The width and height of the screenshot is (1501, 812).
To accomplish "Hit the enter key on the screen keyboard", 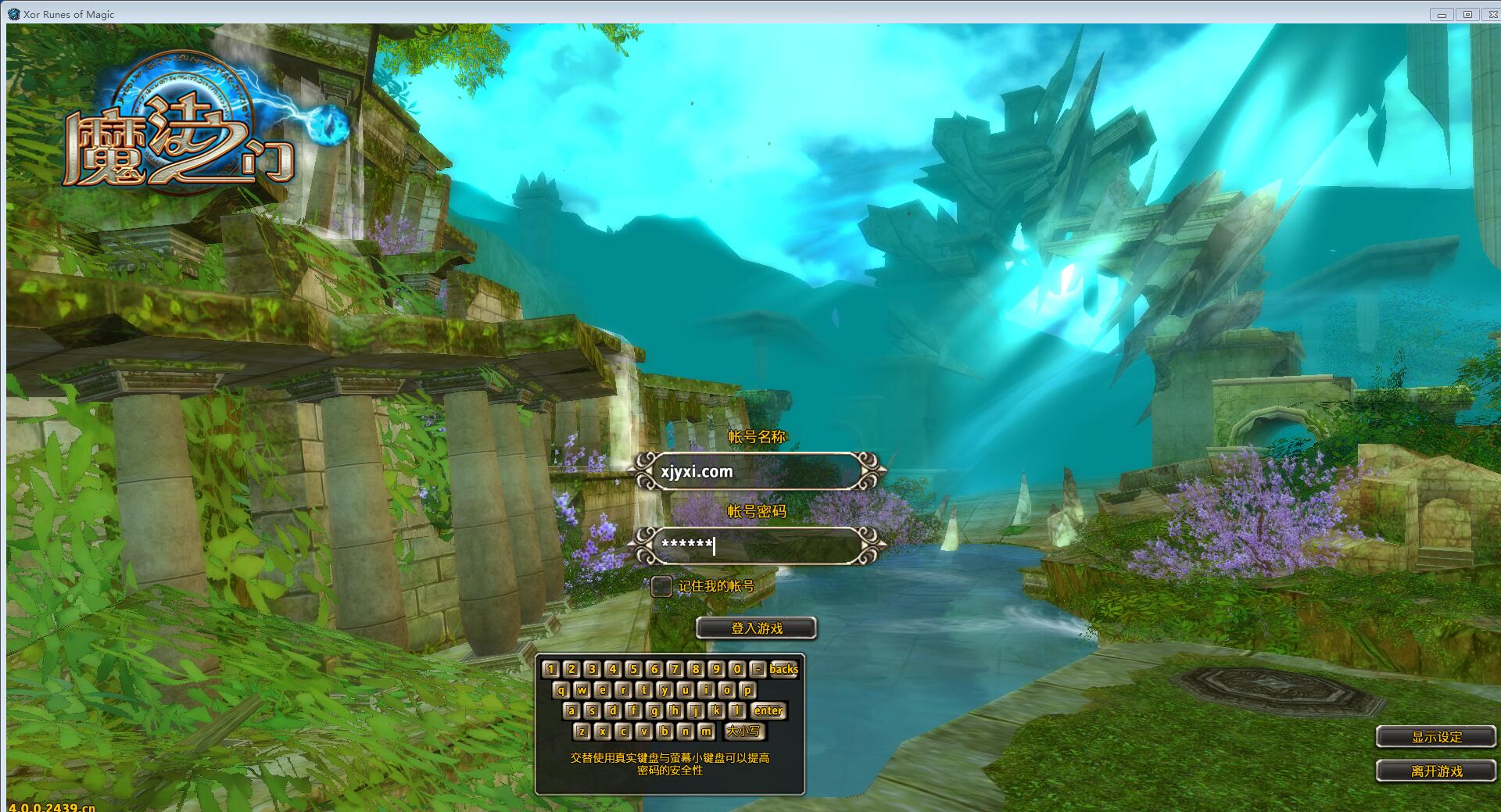I will [x=768, y=710].
